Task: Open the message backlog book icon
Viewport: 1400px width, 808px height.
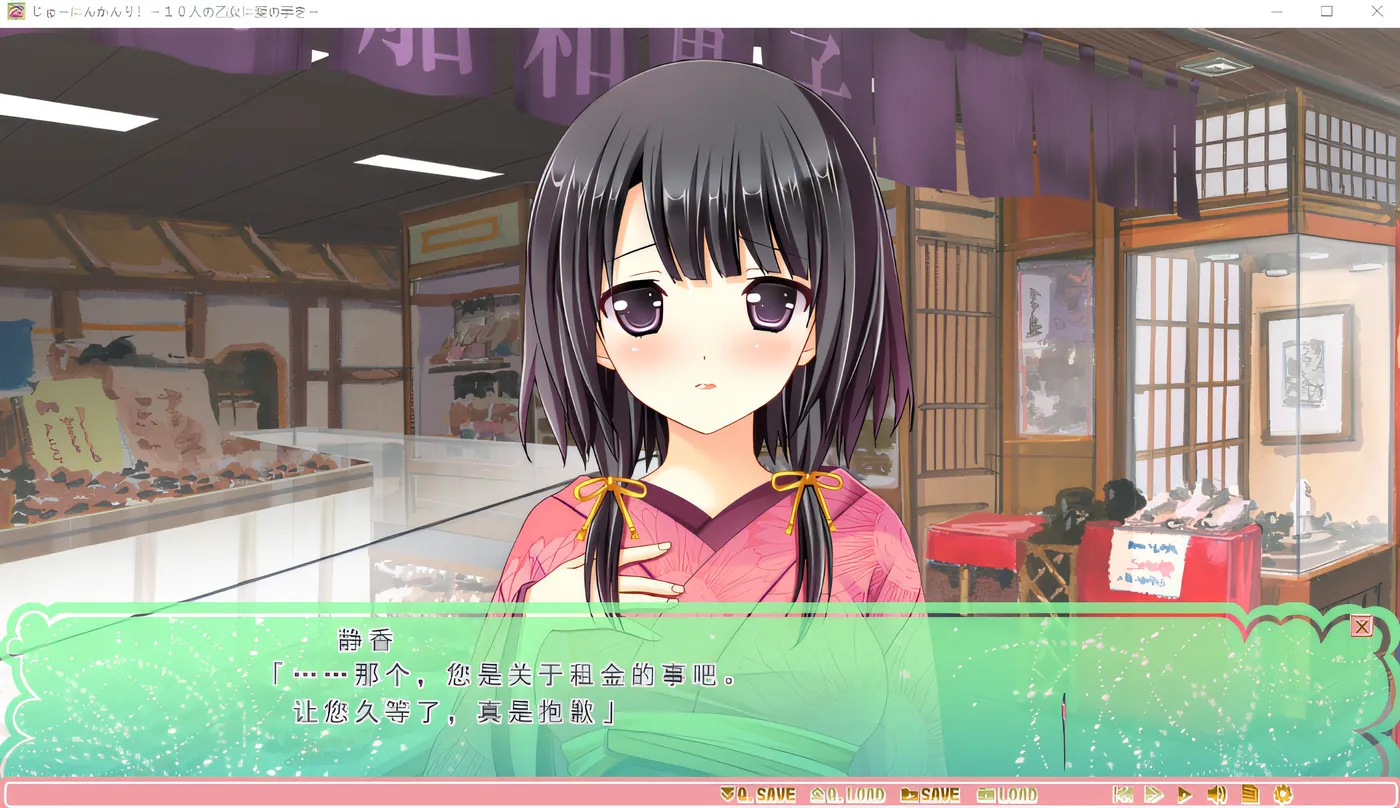Action: [x=1249, y=795]
